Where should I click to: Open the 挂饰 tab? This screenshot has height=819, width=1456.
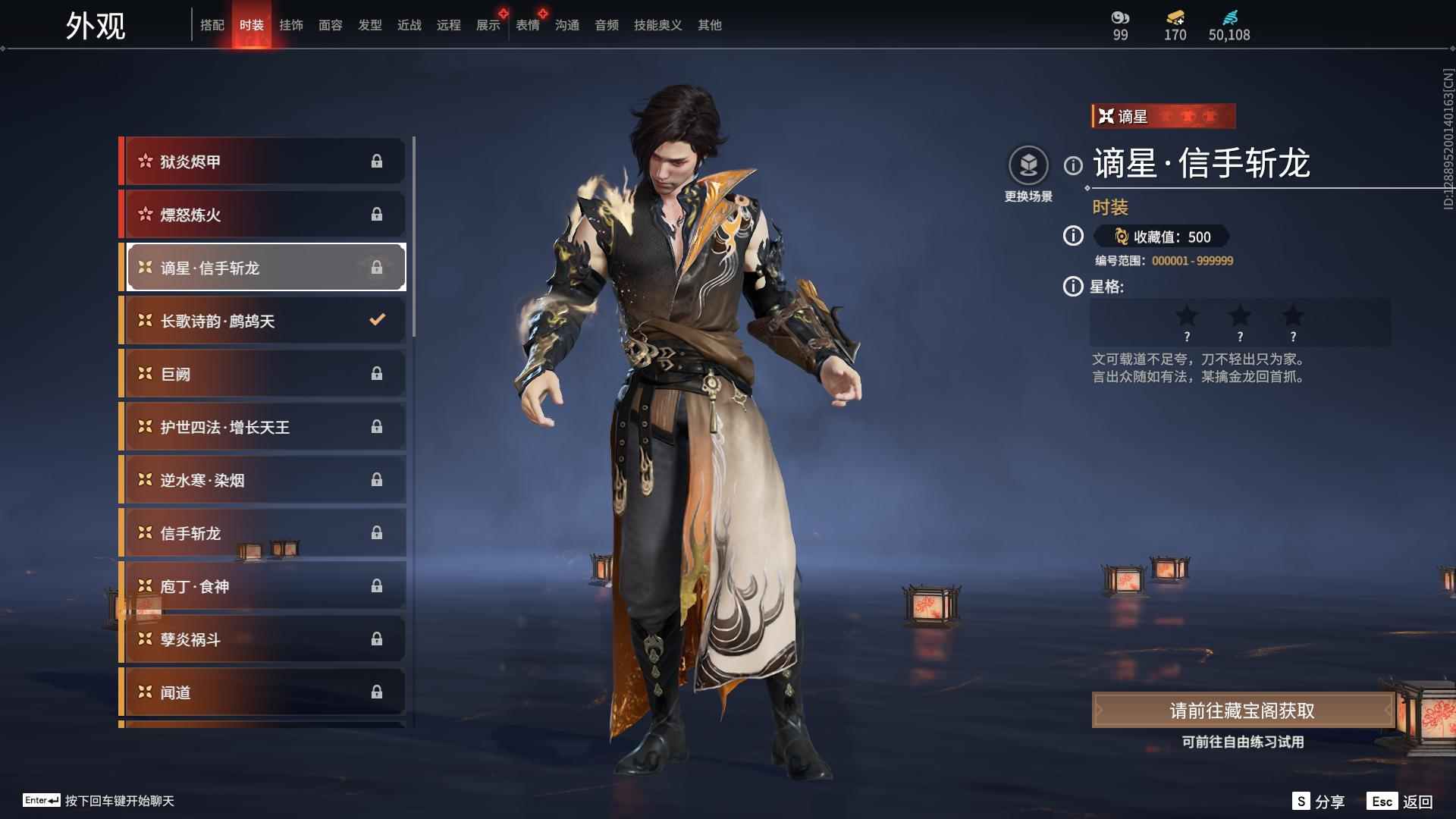point(290,25)
